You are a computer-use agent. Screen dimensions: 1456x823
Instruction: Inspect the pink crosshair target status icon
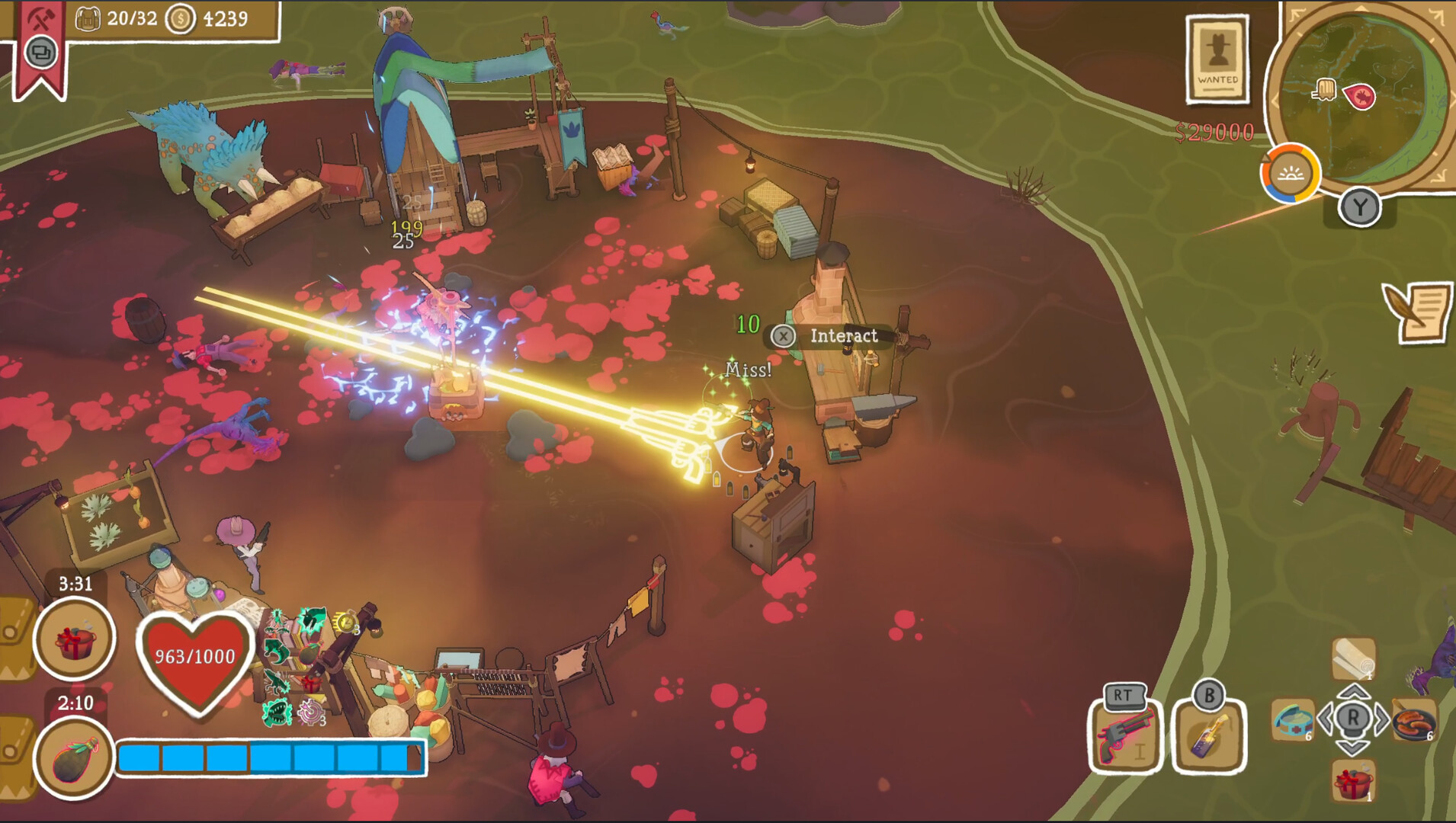311,713
